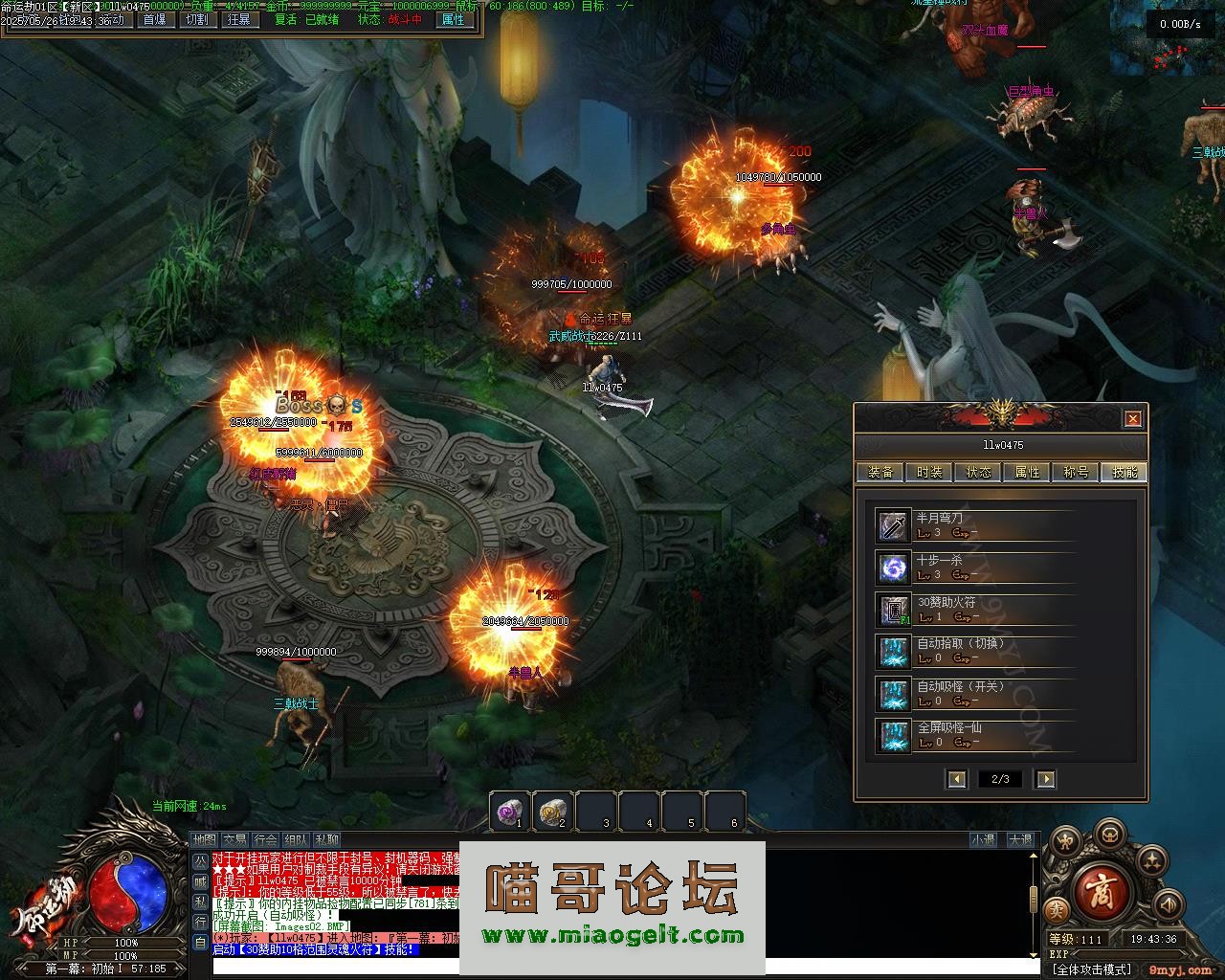The image size is (1225, 980).
Task: Click the 小退 logout button
Action: coord(983,840)
